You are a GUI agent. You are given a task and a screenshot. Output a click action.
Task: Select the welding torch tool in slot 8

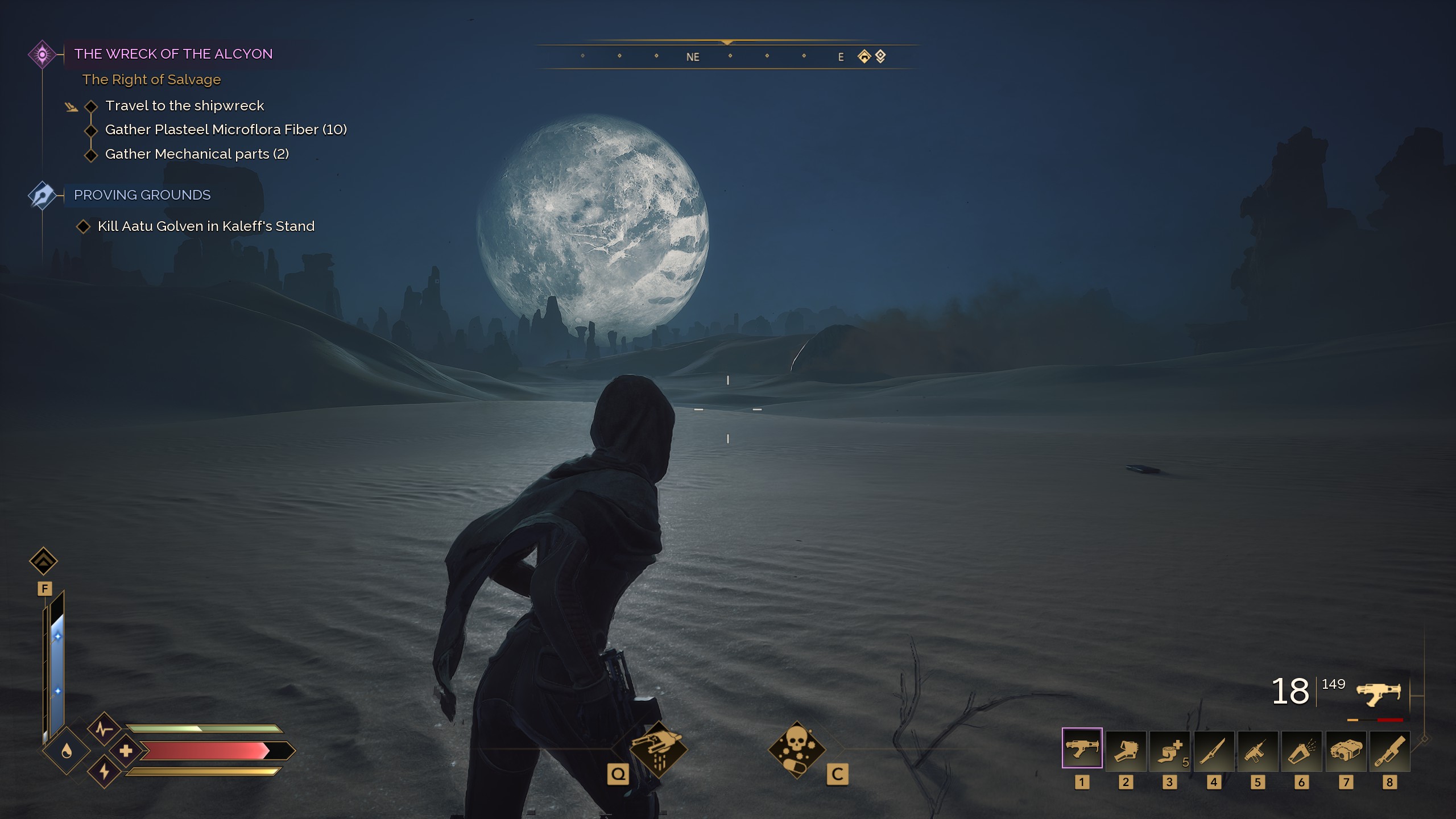click(1389, 750)
